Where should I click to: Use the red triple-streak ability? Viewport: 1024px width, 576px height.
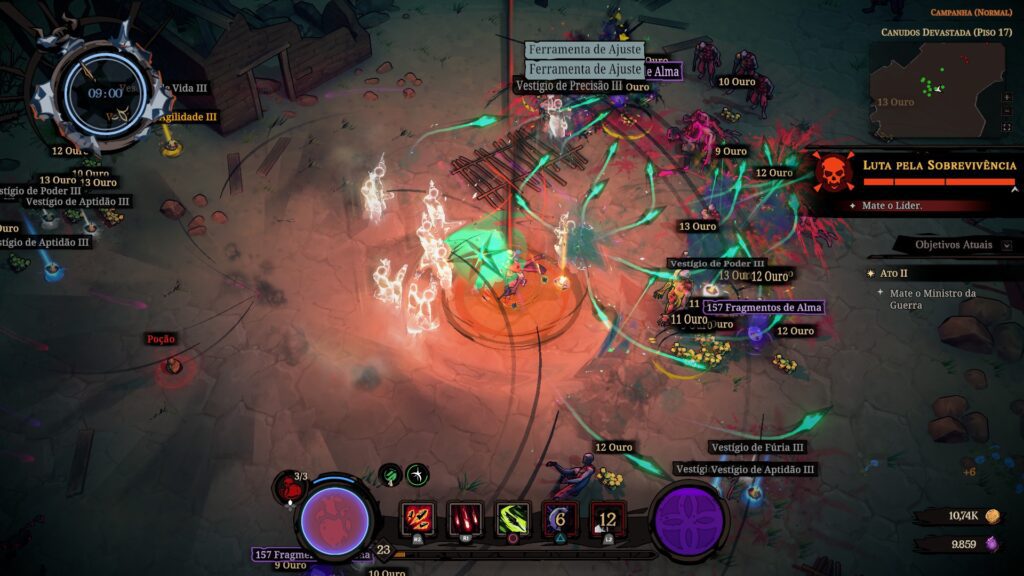tap(465, 520)
